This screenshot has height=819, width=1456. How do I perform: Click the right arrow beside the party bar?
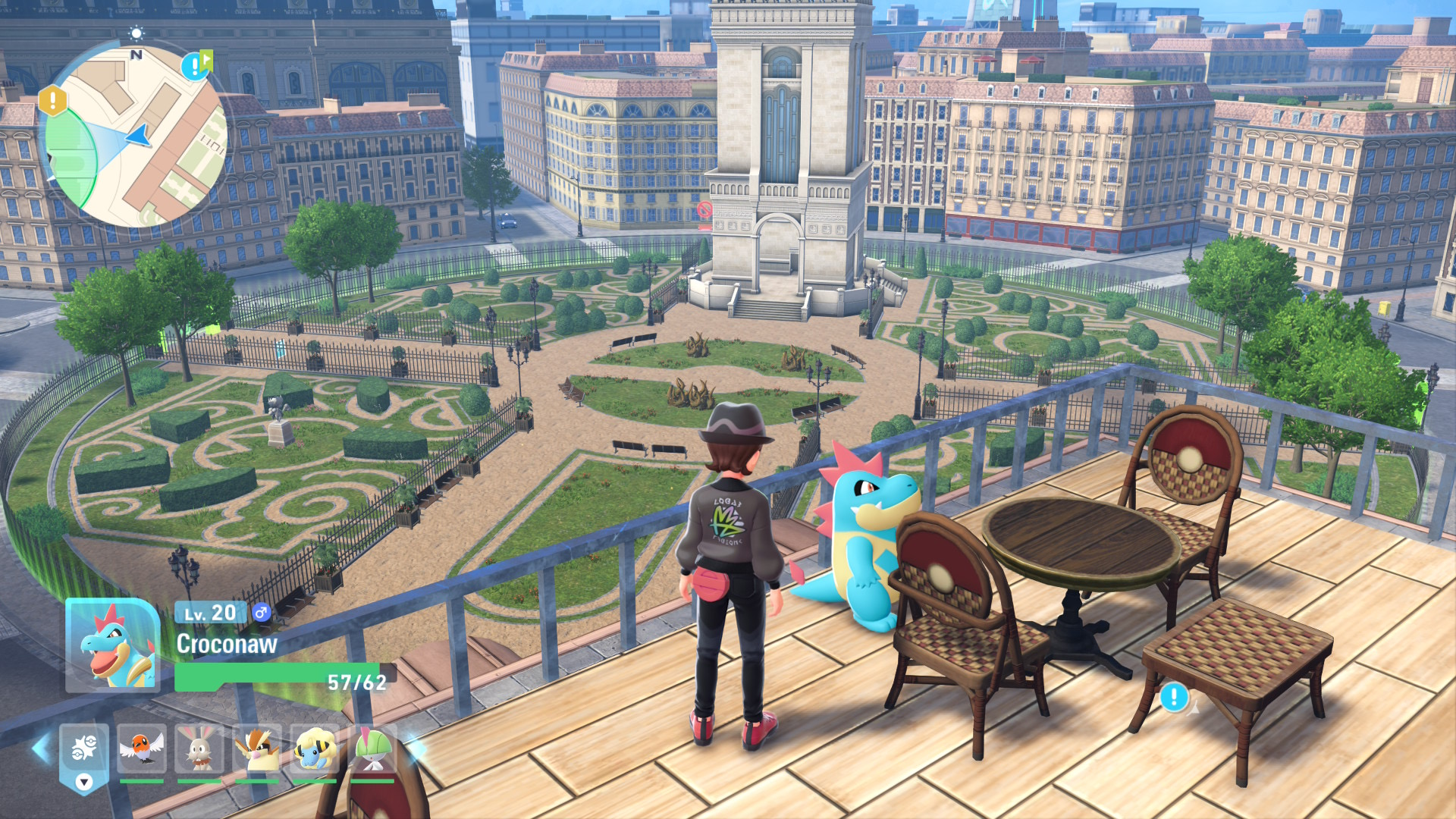click(x=416, y=748)
